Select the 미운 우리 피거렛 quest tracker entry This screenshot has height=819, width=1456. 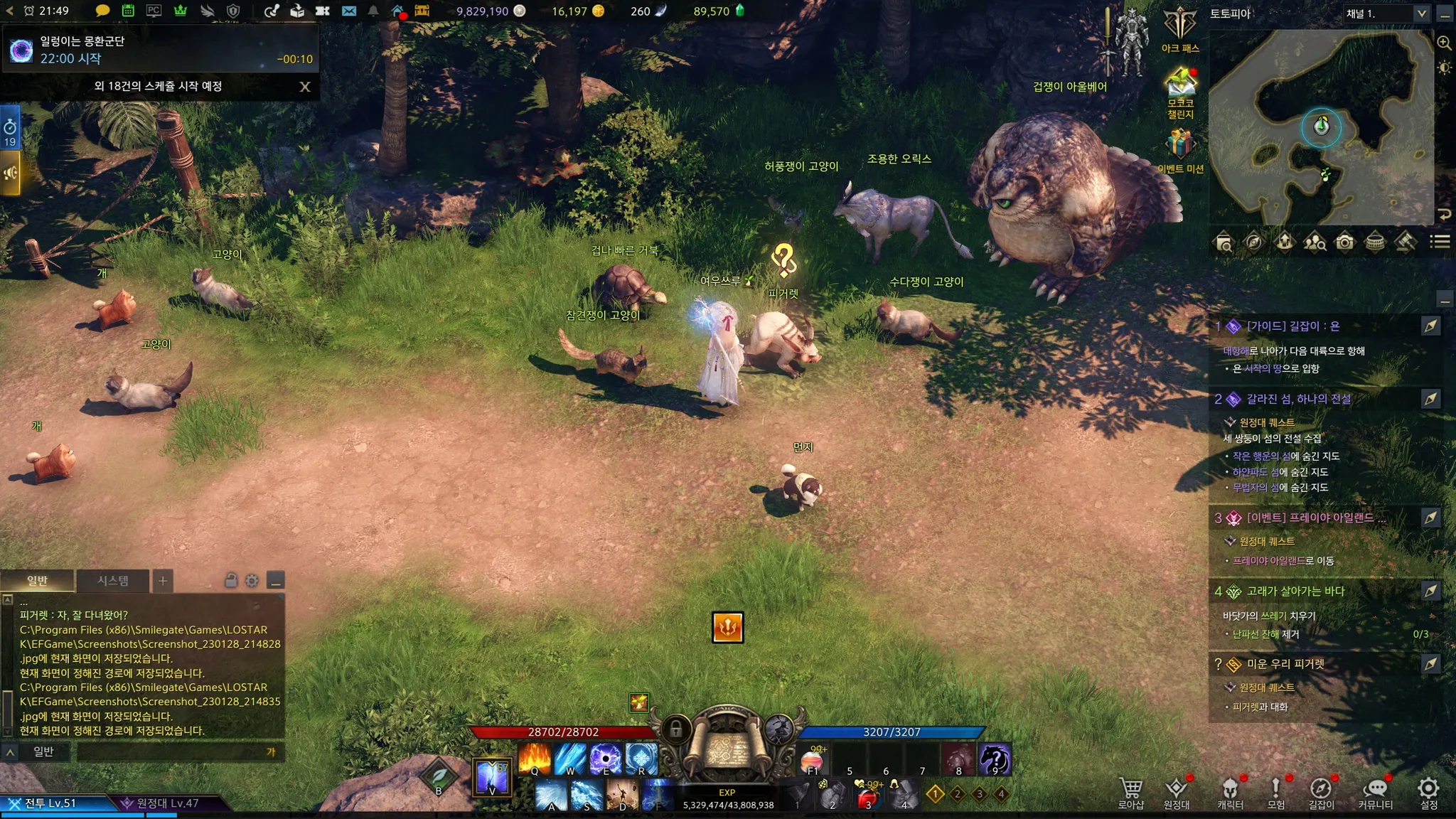tap(1285, 664)
